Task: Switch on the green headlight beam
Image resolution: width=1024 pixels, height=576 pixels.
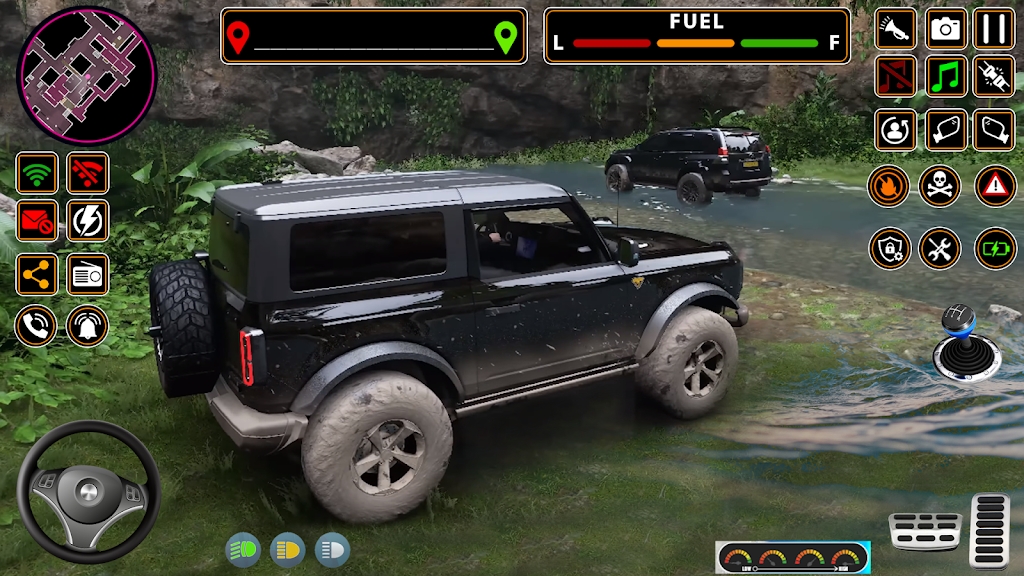Action: click(x=242, y=549)
